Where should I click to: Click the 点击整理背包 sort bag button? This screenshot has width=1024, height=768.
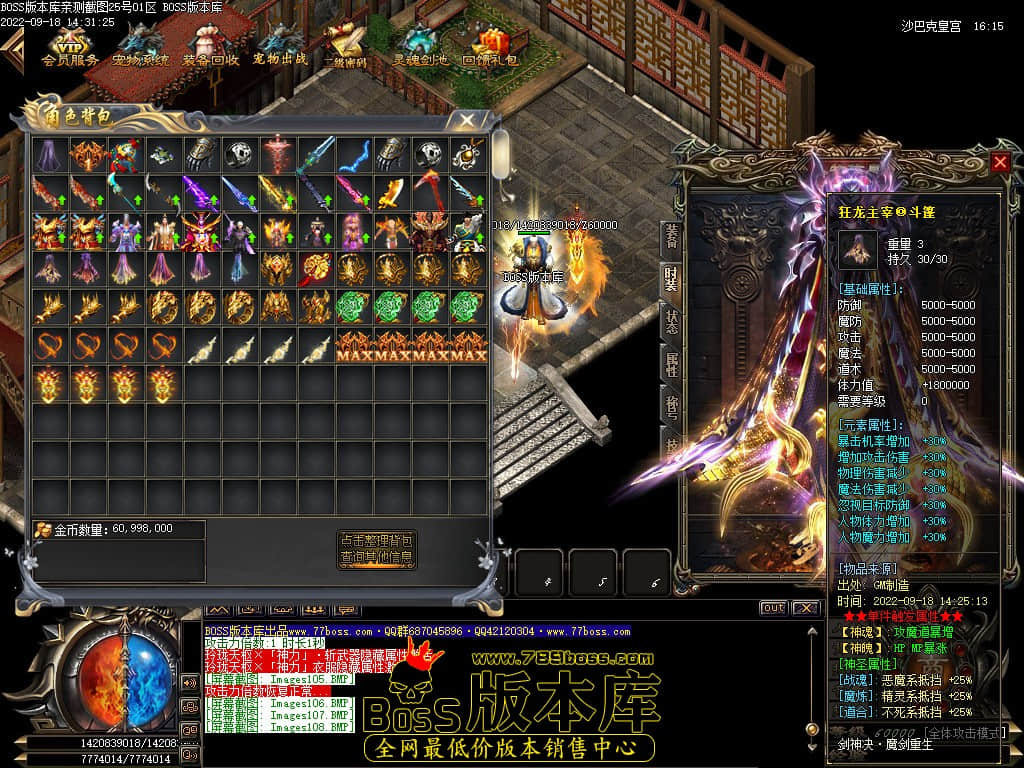click(376, 540)
